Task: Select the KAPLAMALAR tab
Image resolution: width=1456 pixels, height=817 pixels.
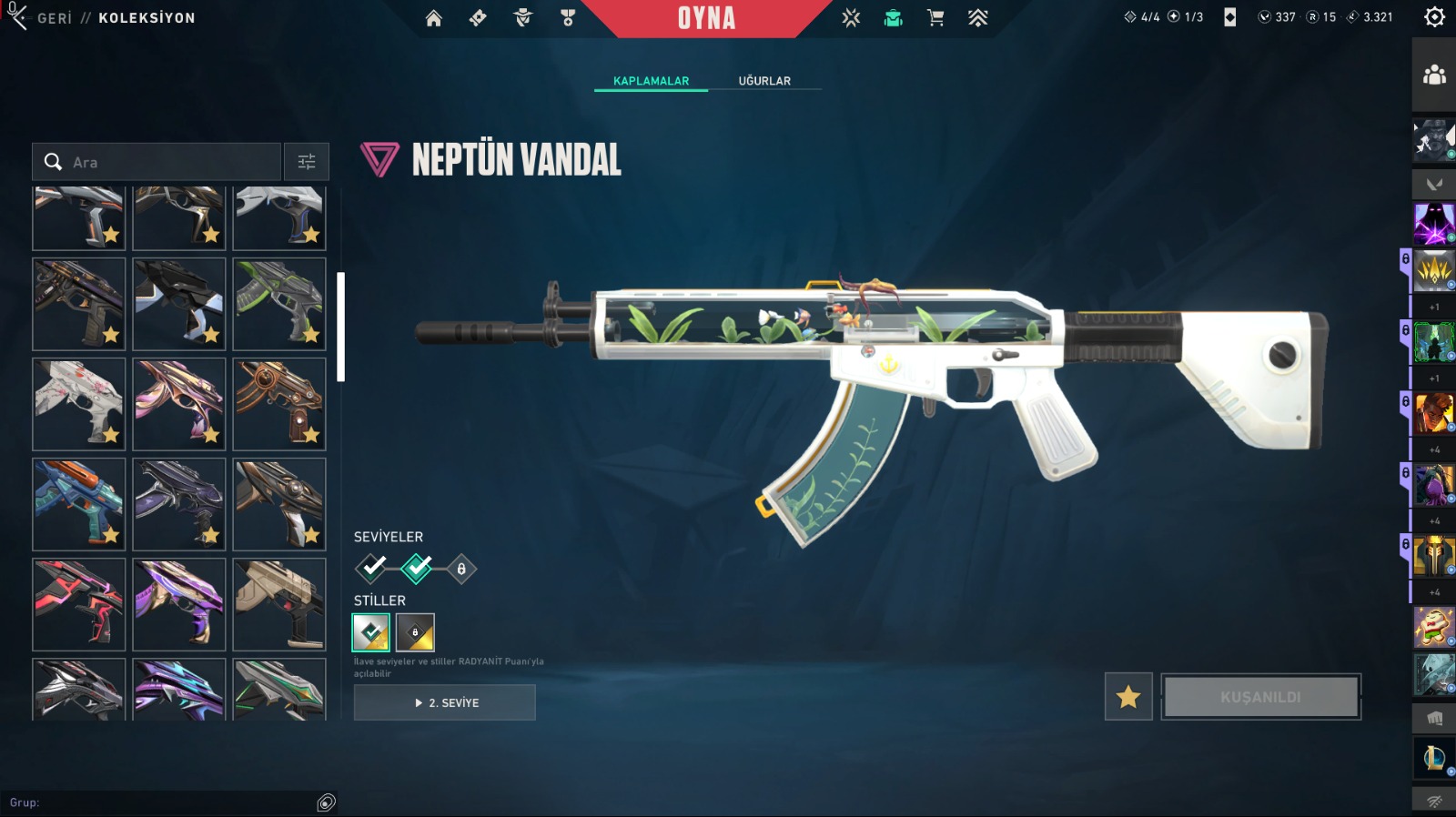Action: click(x=651, y=81)
